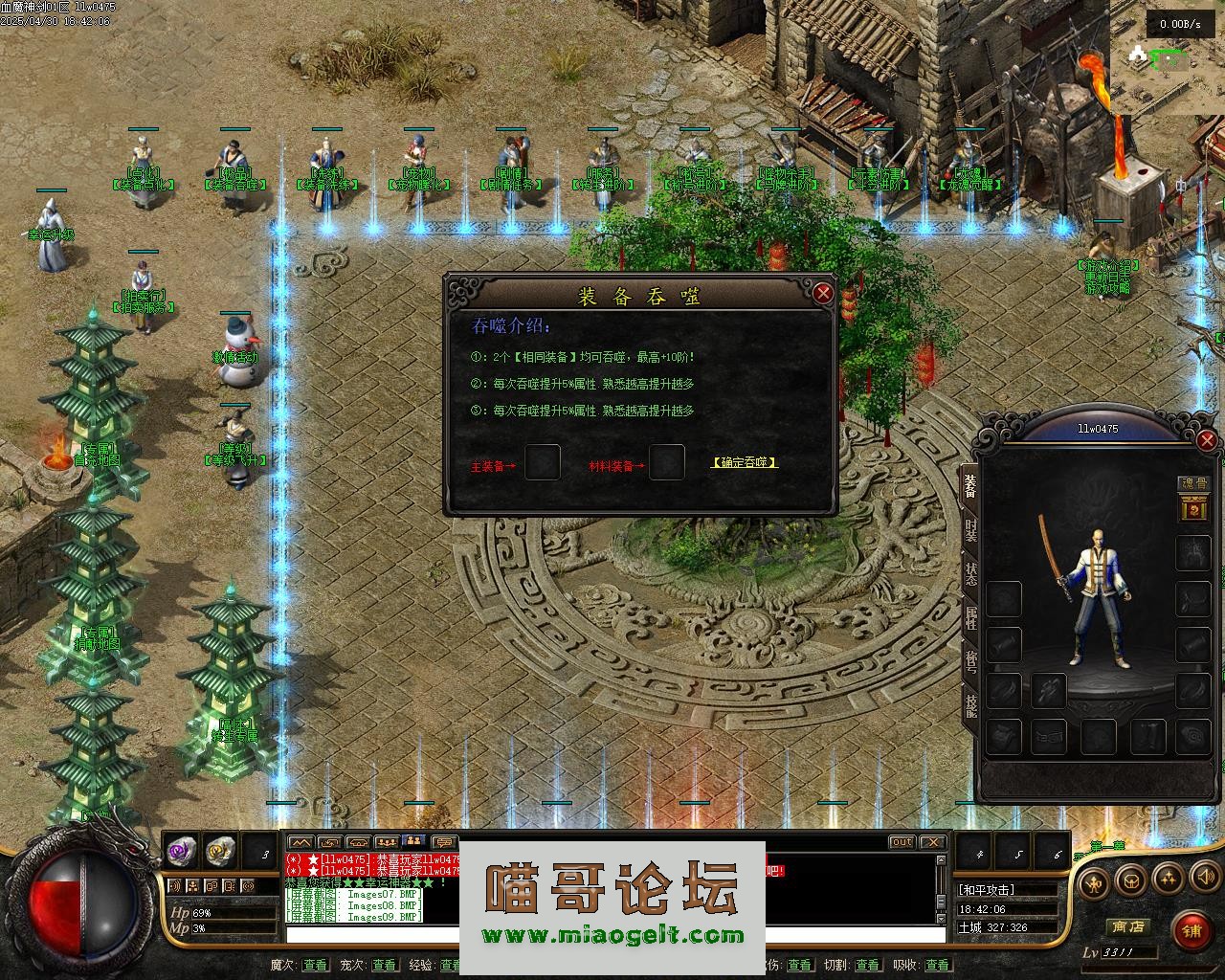Close the 装备吞噬 dialog

pyautogui.click(x=822, y=293)
